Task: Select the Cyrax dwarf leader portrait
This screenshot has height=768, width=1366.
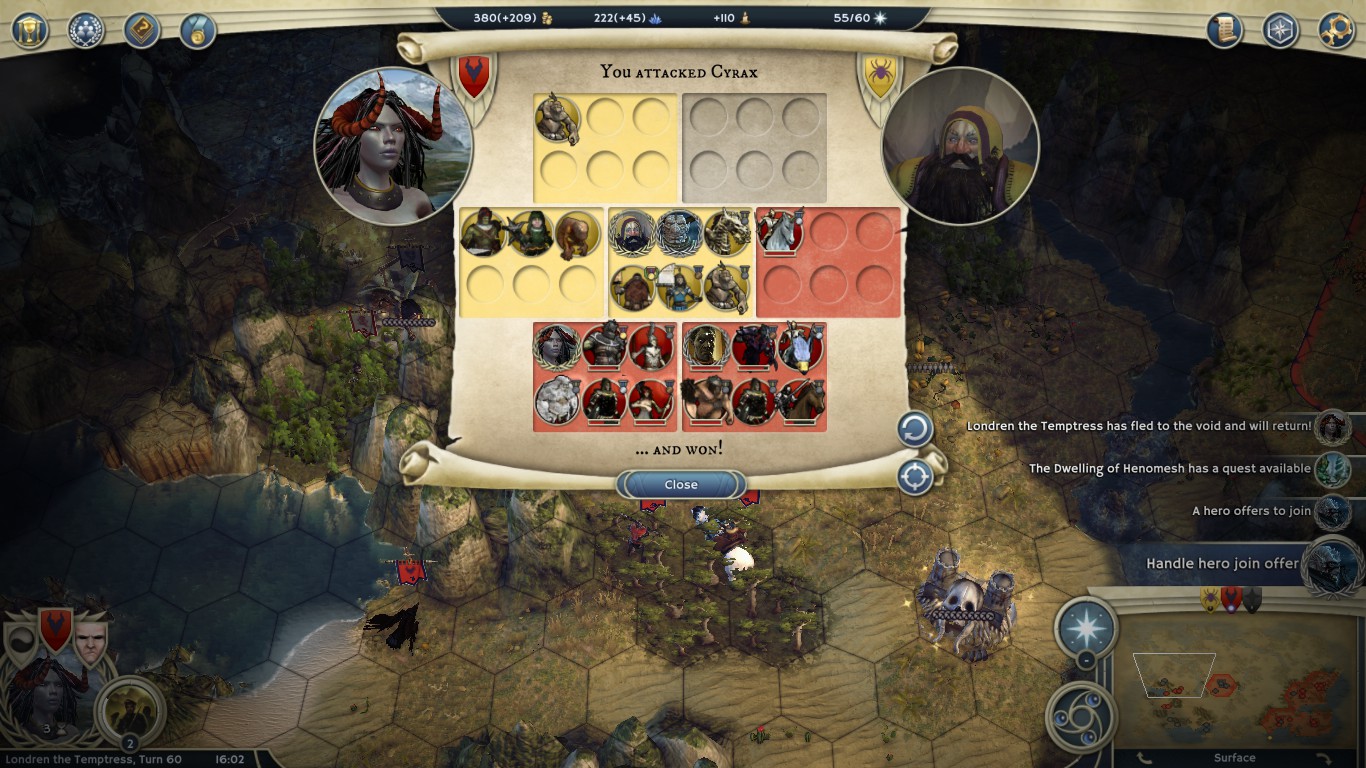Action: pyautogui.click(x=960, y=147)
